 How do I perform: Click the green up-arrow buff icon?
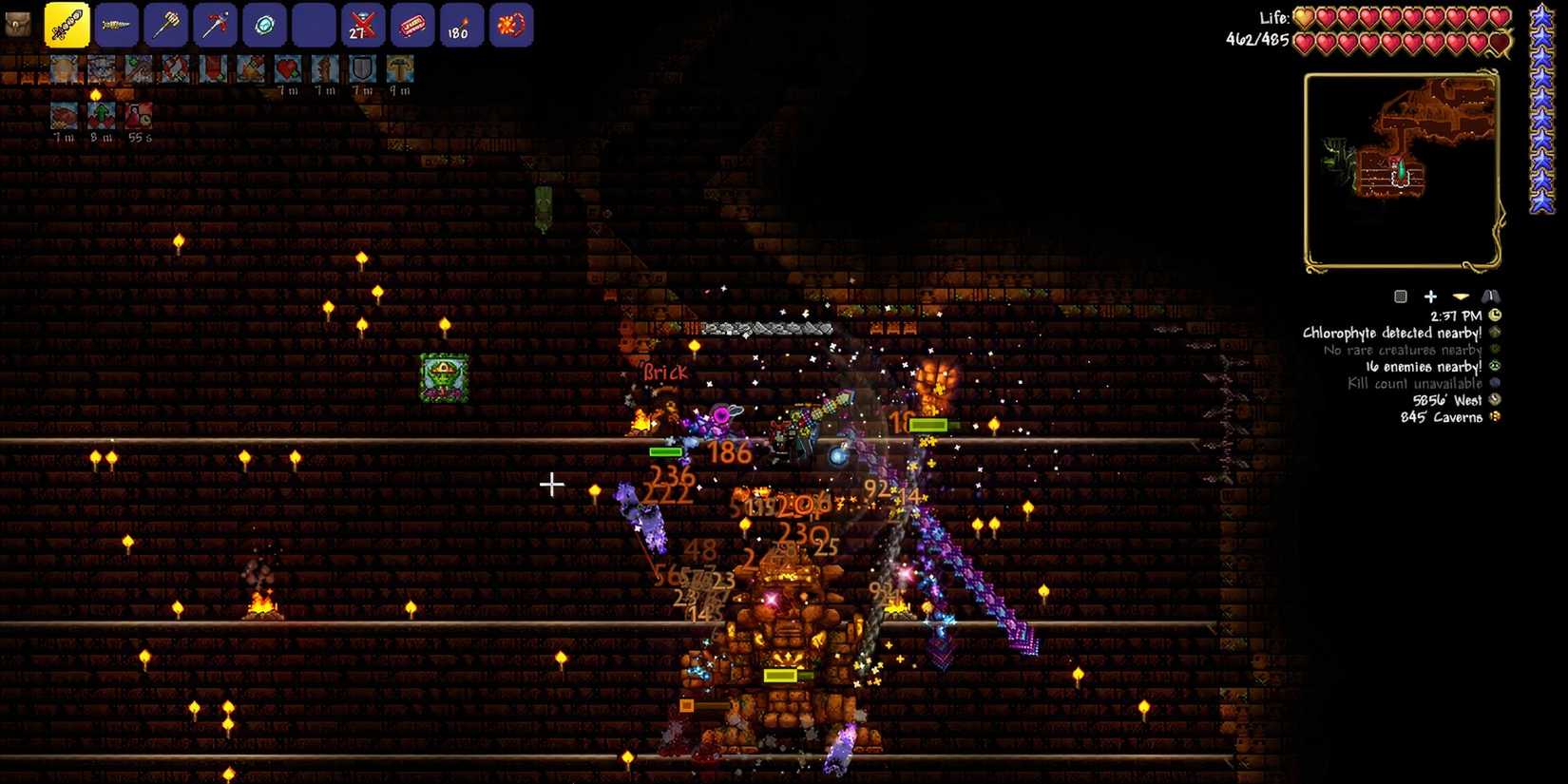(102, 115)
